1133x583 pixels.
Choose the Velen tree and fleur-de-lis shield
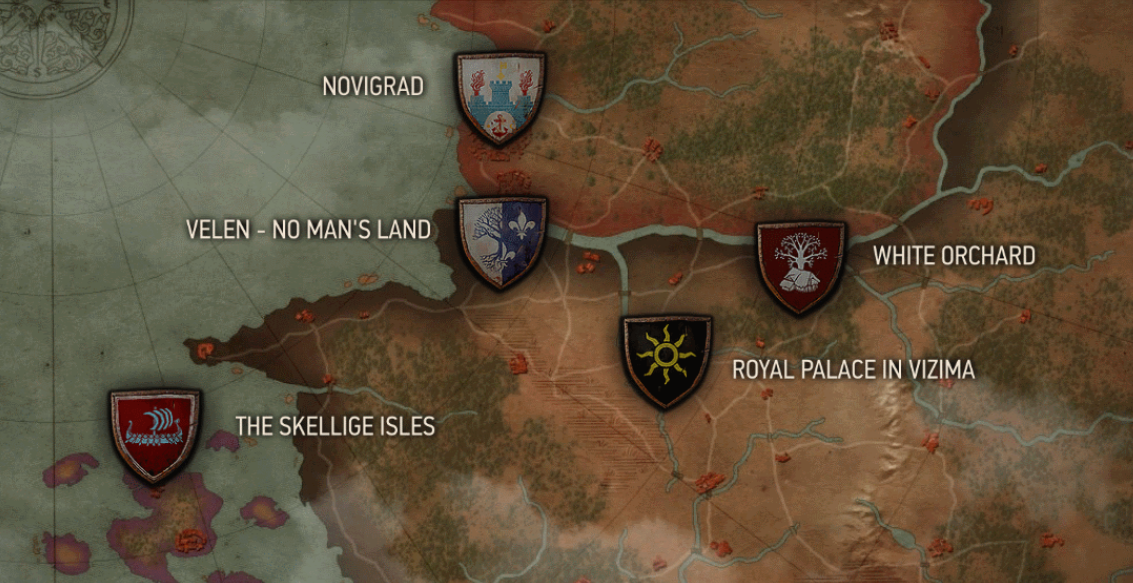tap(502, 241)
